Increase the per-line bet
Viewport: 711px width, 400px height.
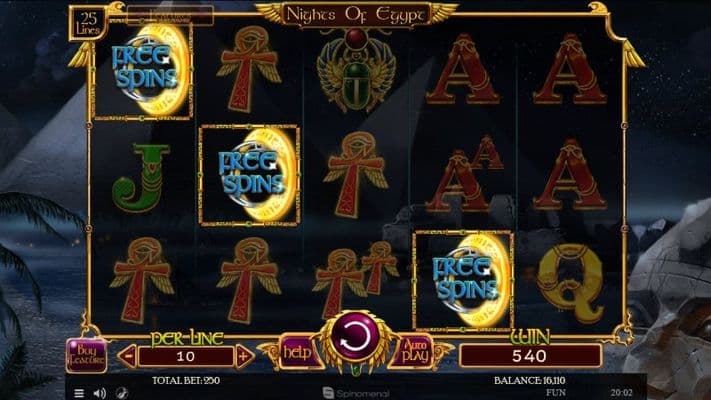coord(244,356)
